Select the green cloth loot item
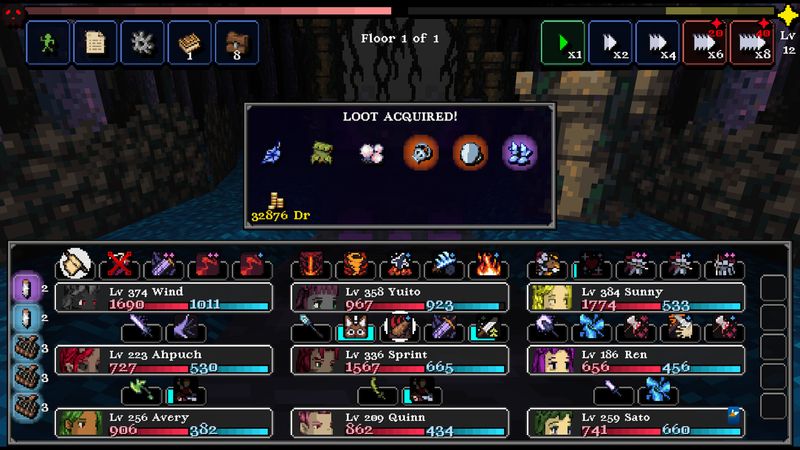This screenshot has height=450, width=800. click(321, 153)
